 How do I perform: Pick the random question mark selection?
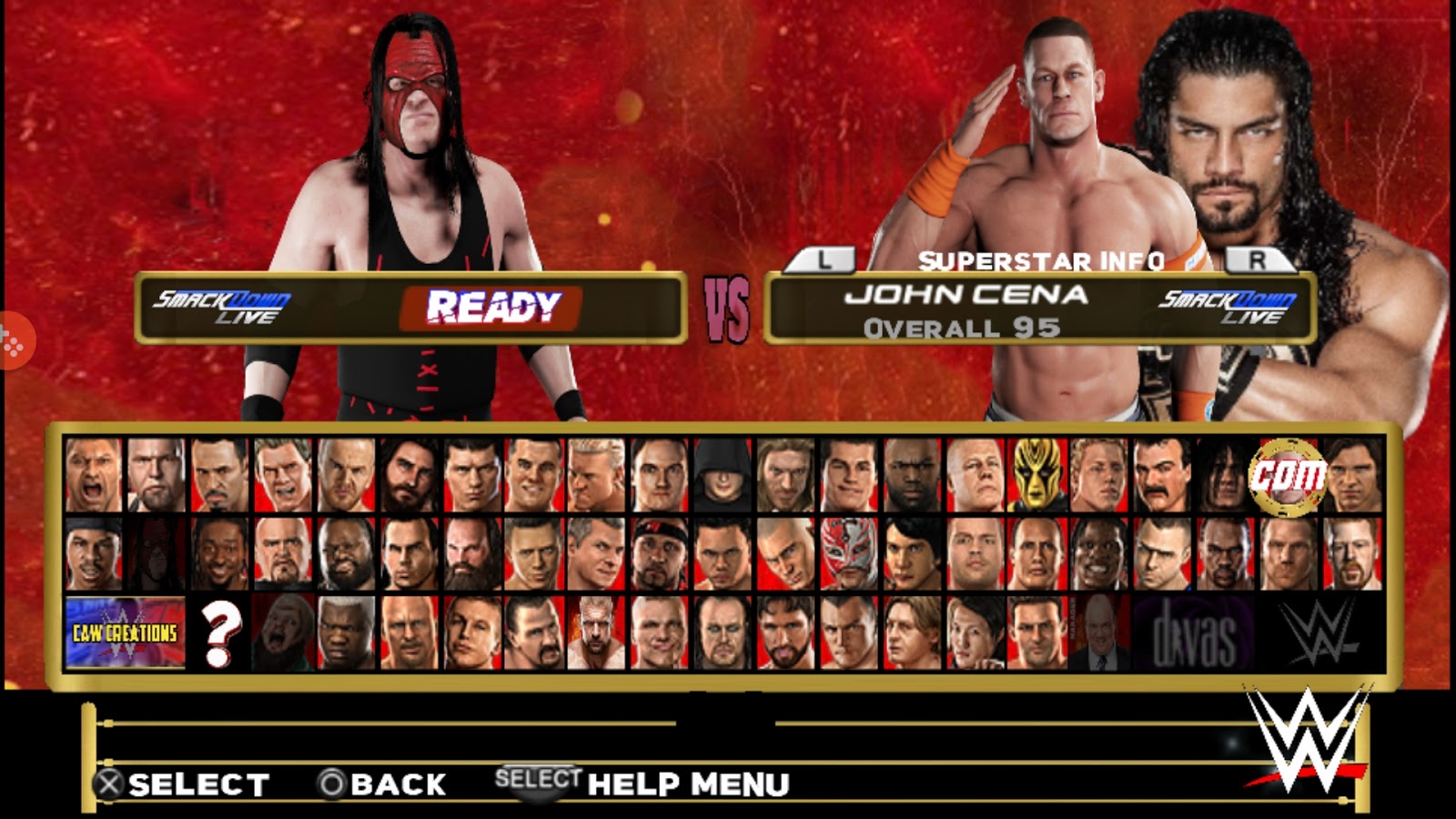point(220,633)
